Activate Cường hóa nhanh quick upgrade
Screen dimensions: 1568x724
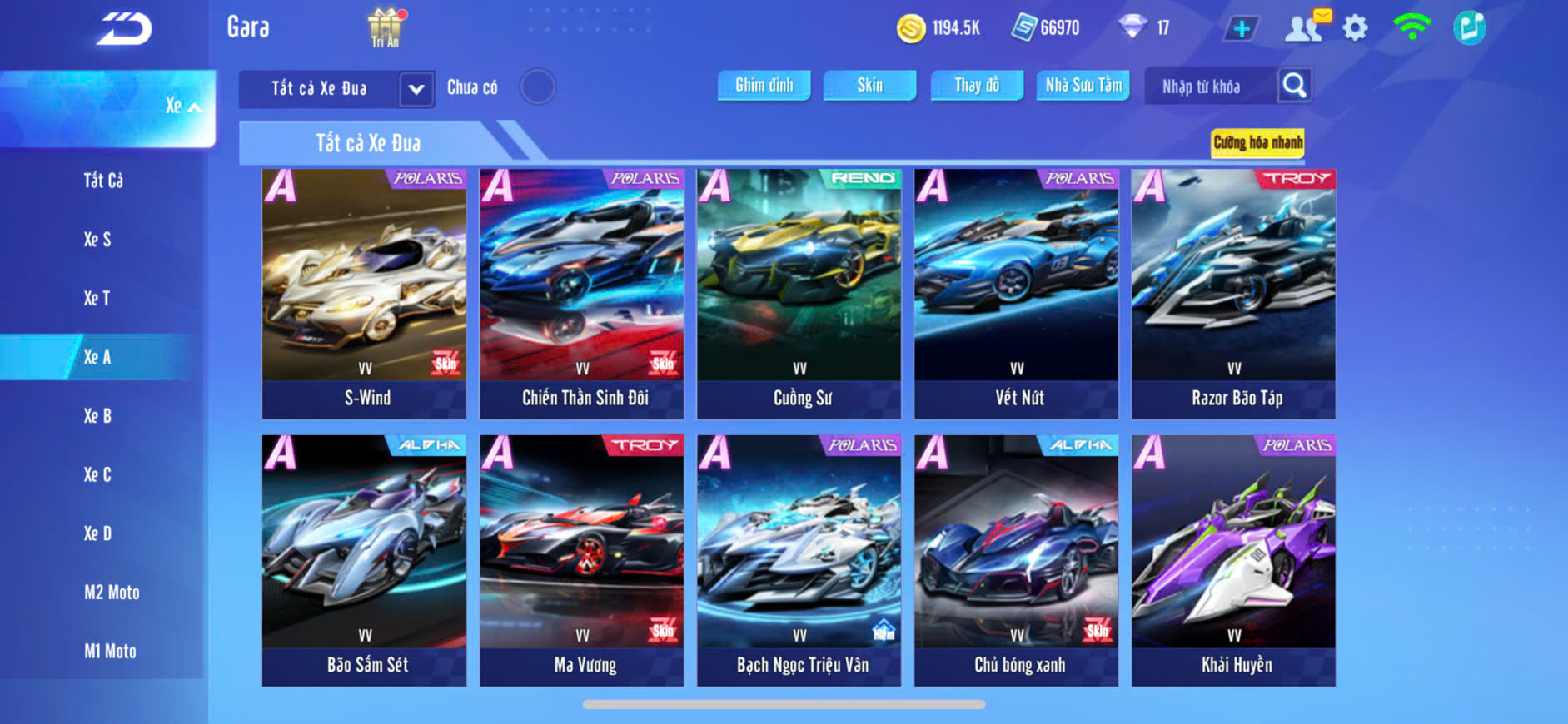pyautogui.click(x=1257, y=142)
